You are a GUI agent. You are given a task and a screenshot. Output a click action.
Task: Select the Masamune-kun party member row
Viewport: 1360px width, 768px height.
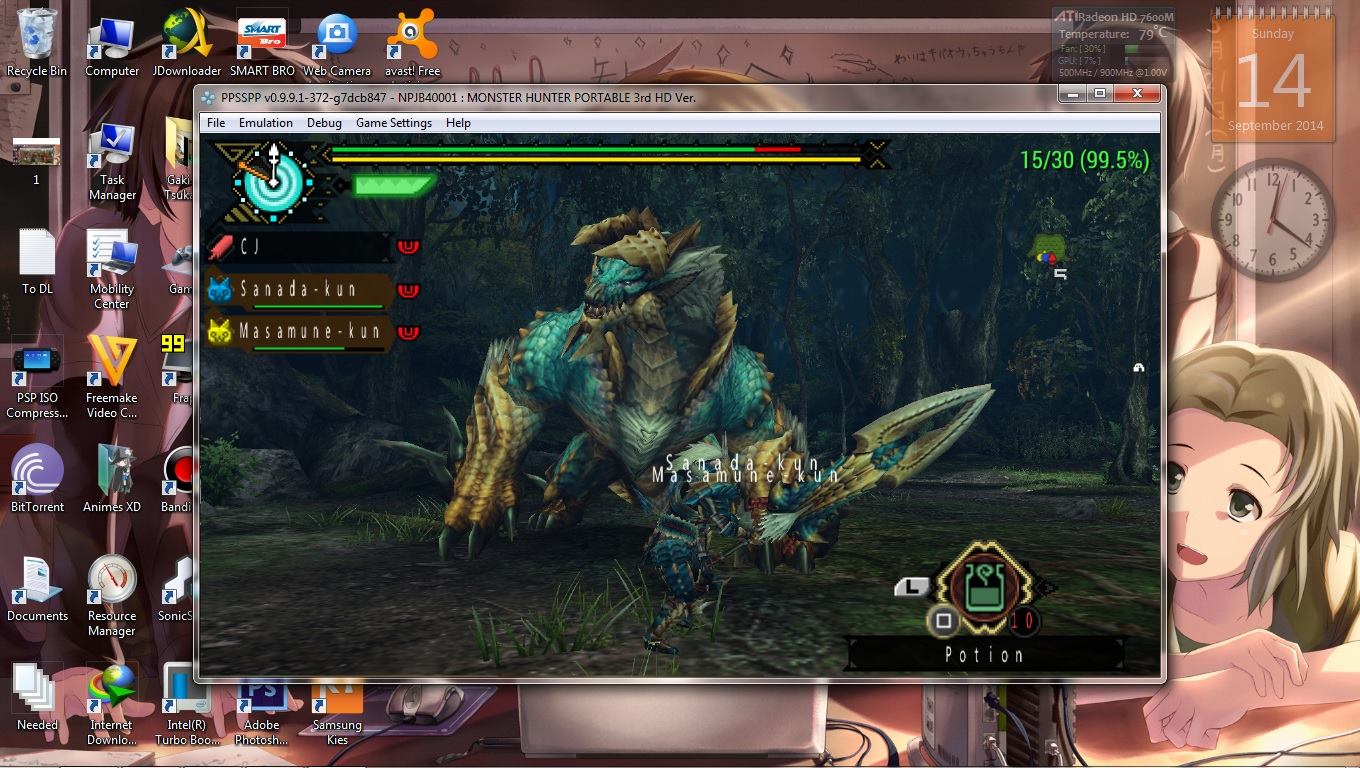298,331
